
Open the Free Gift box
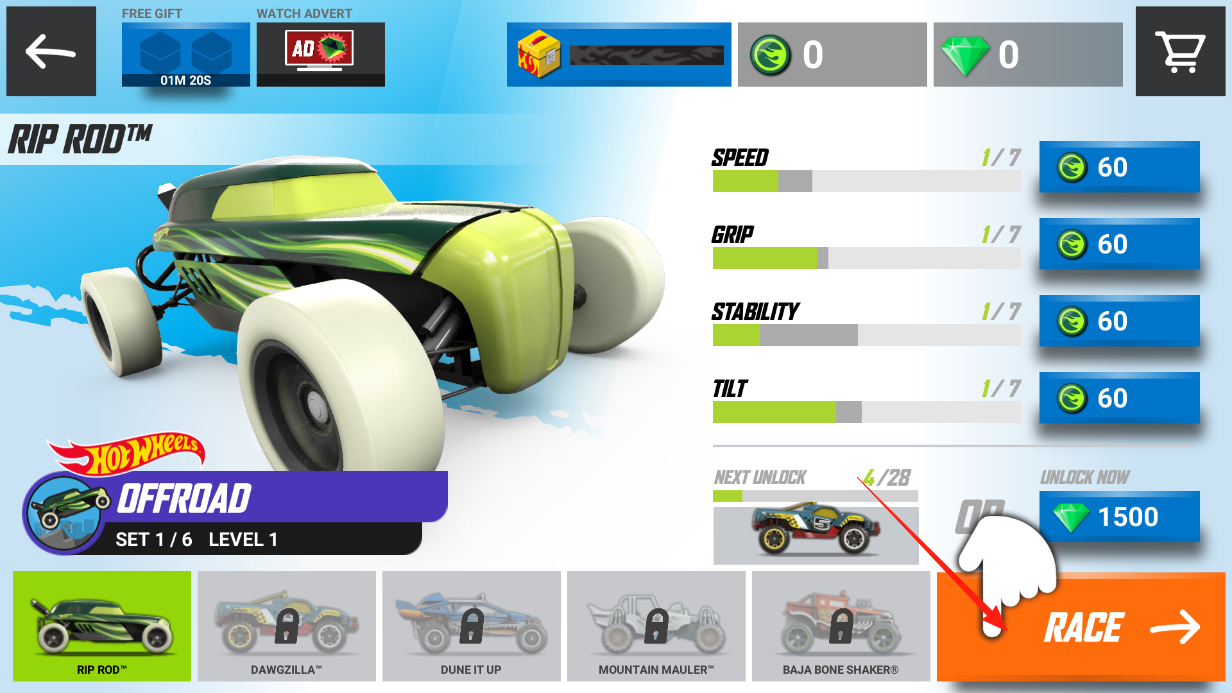tap(186, 54)
